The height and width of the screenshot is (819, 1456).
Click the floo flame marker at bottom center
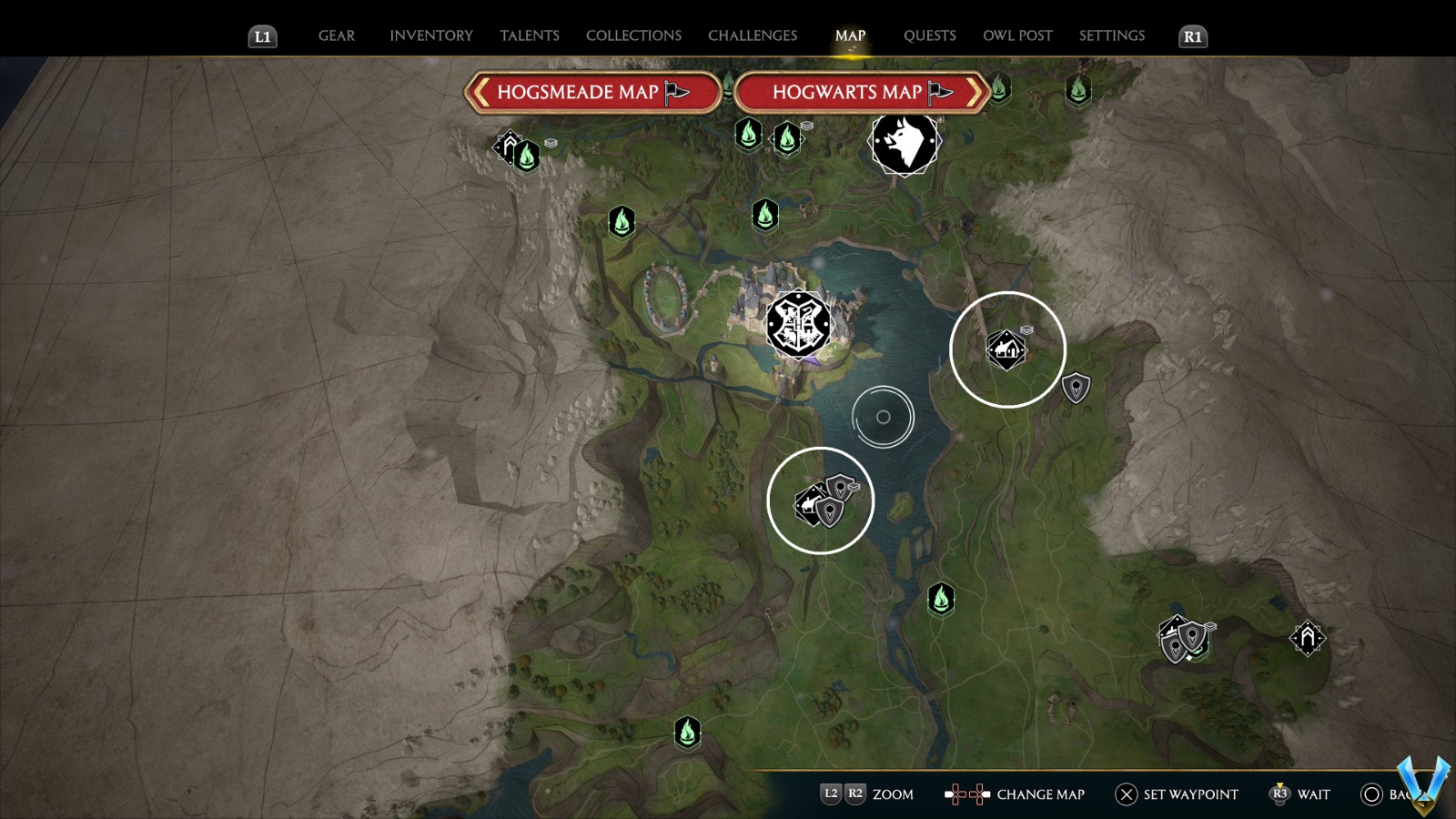point(687,733)
